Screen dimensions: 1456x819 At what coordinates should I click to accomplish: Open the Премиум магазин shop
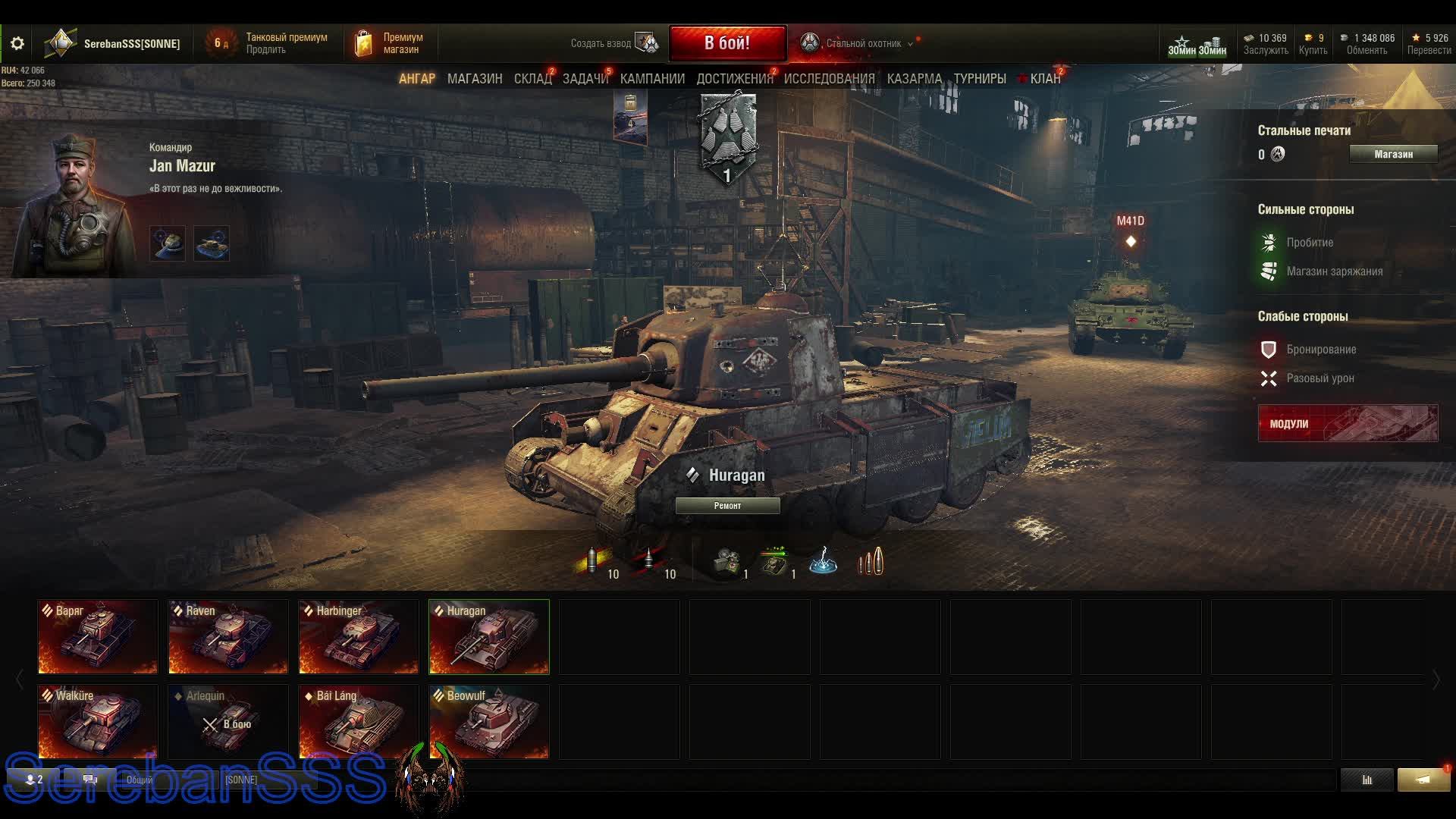(391, 43)
